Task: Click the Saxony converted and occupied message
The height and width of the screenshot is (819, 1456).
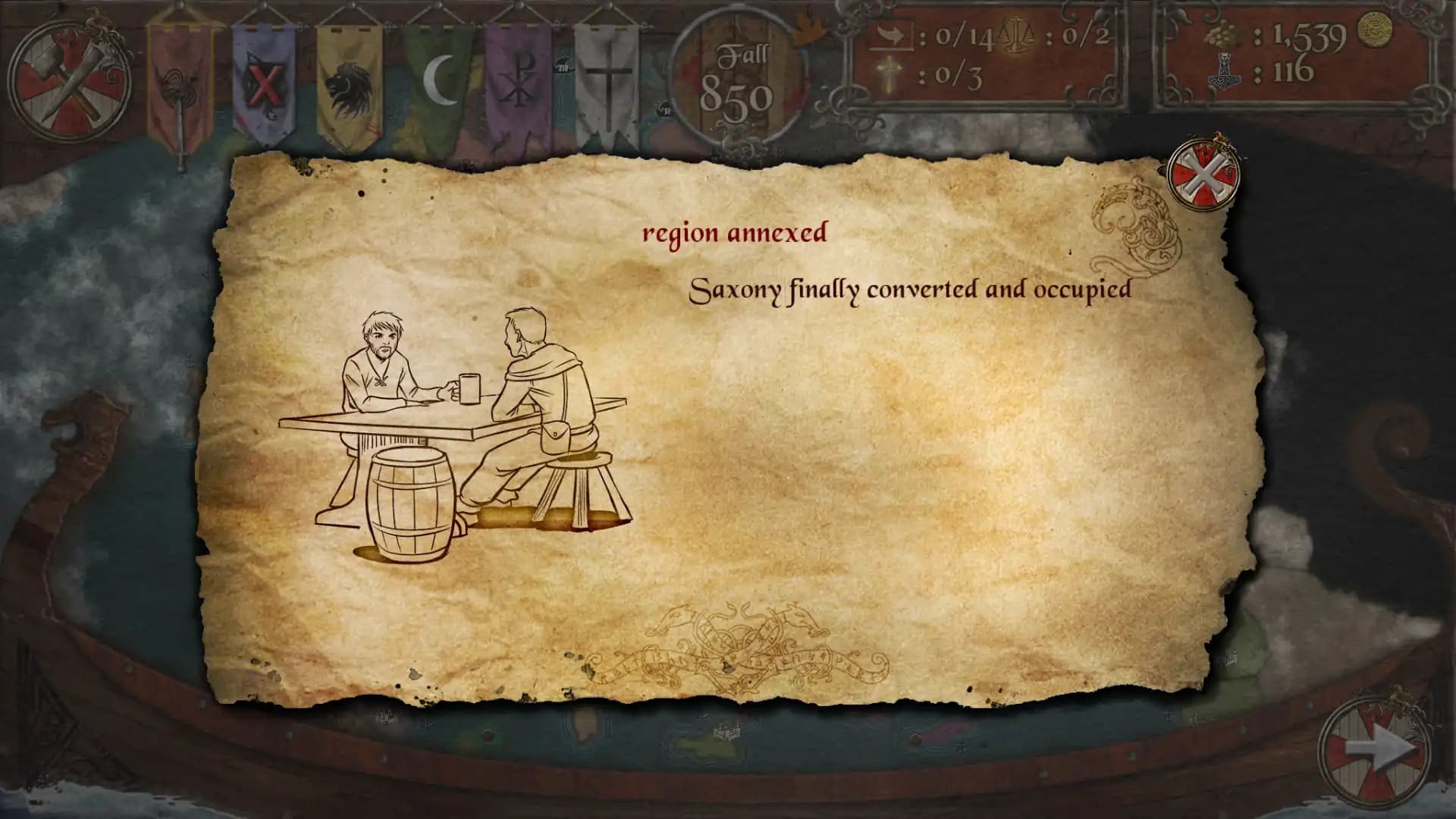Action: tap(908, 289)
